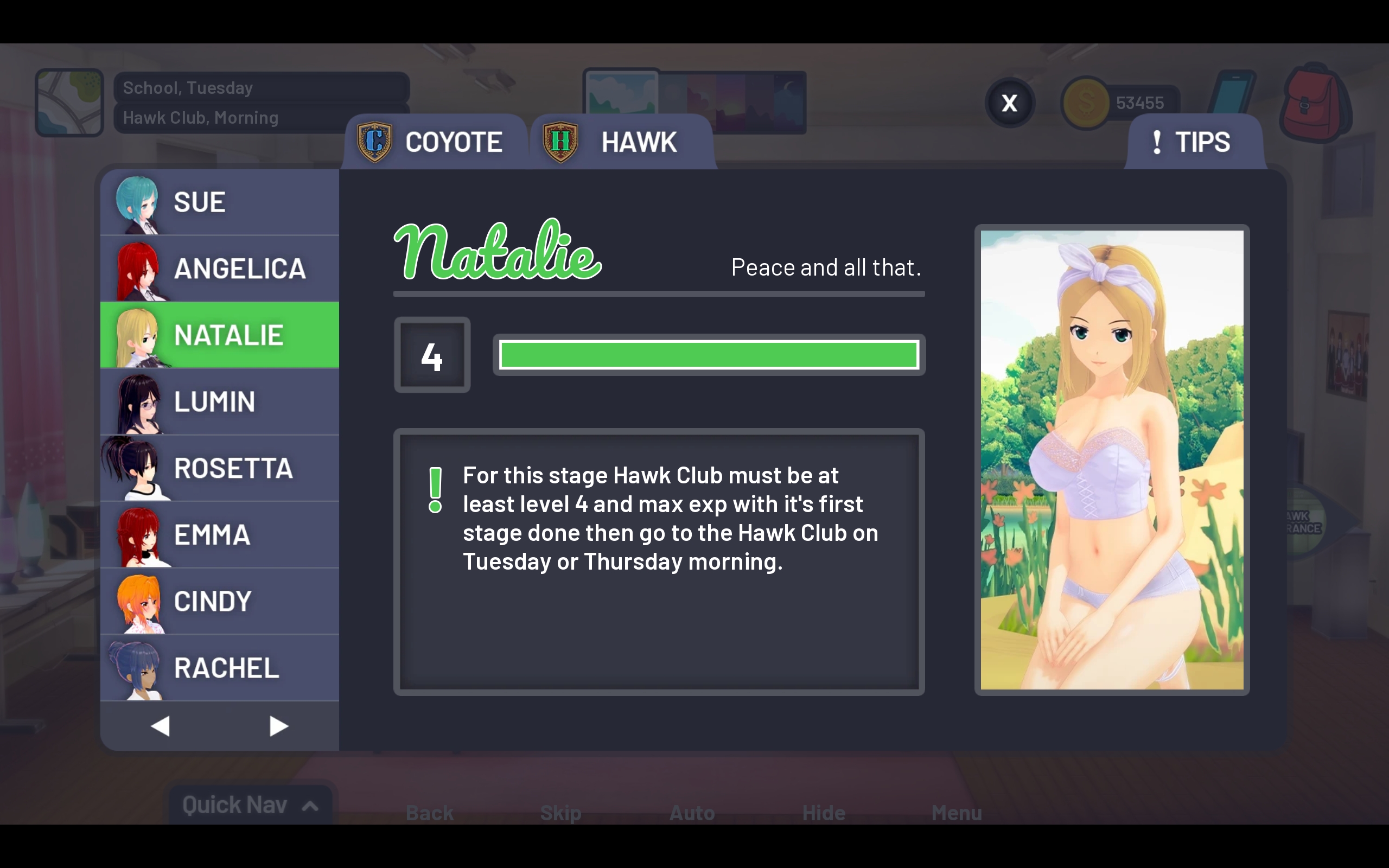This screenshot has width=1389, height=868.
Task: Expand the Quick Nav menu
Action: click(x=250, y=805)
